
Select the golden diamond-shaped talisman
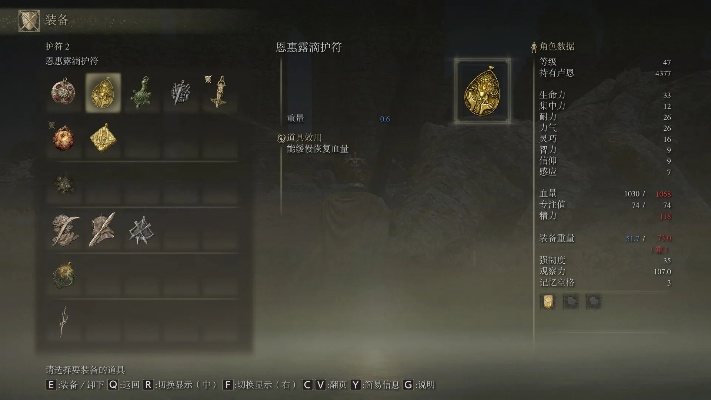pos(102,138)
